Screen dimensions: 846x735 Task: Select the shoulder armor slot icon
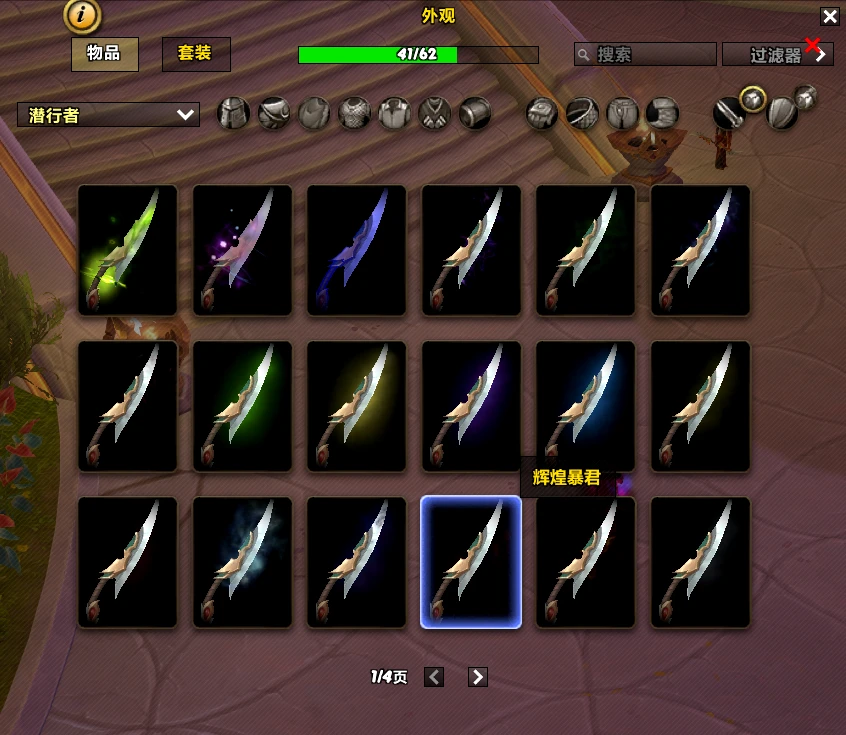[x=274, y=113]
